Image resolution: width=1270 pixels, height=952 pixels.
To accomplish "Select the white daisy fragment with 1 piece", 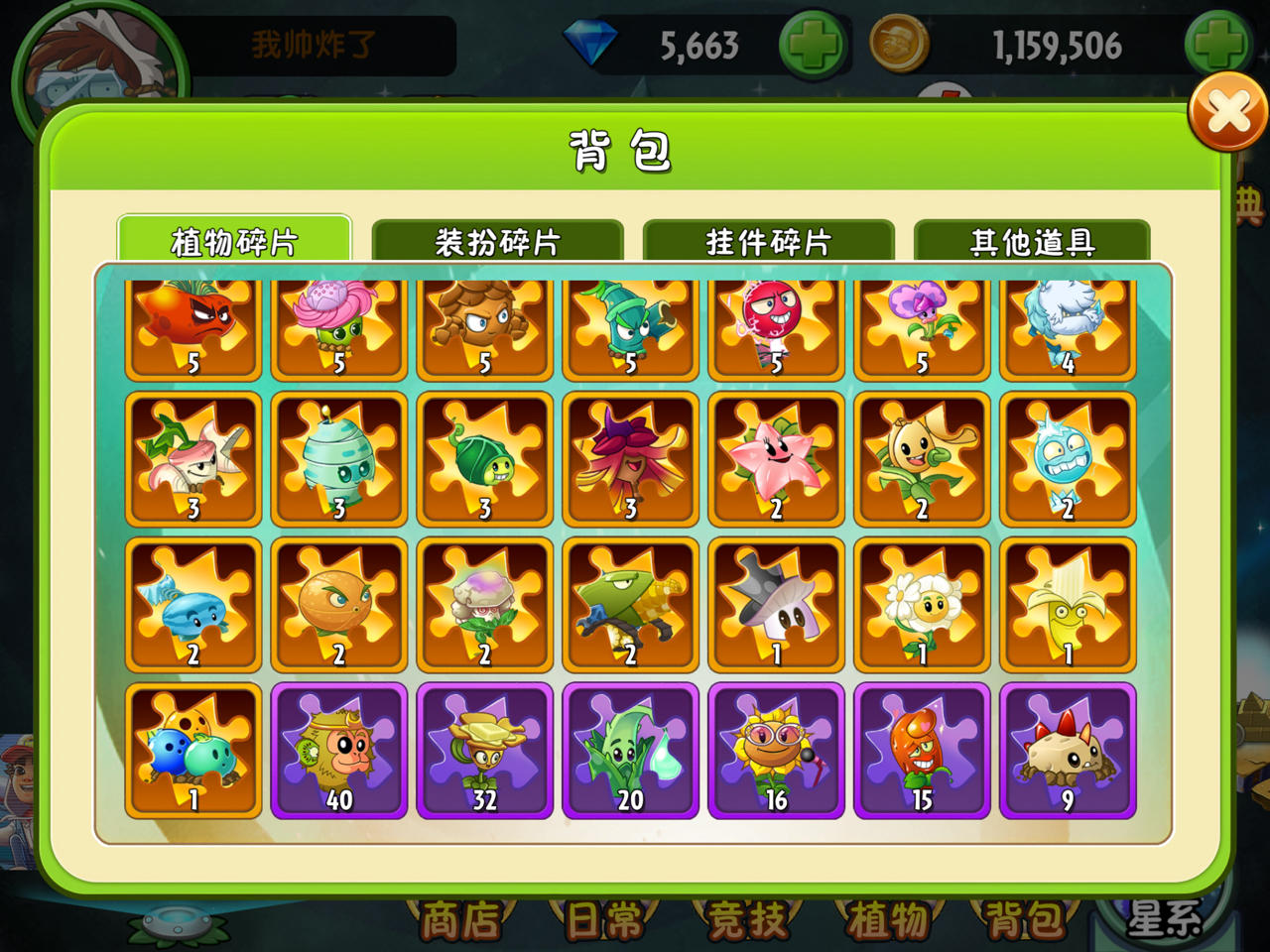I will pos(921,605).
